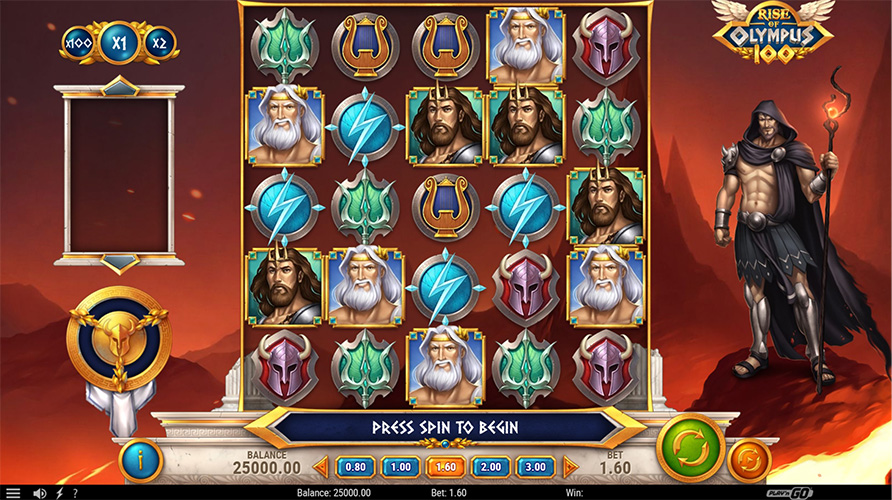Select the 0.80 bet amount
Screen dimensions: 892x500
tap(355, 466)
